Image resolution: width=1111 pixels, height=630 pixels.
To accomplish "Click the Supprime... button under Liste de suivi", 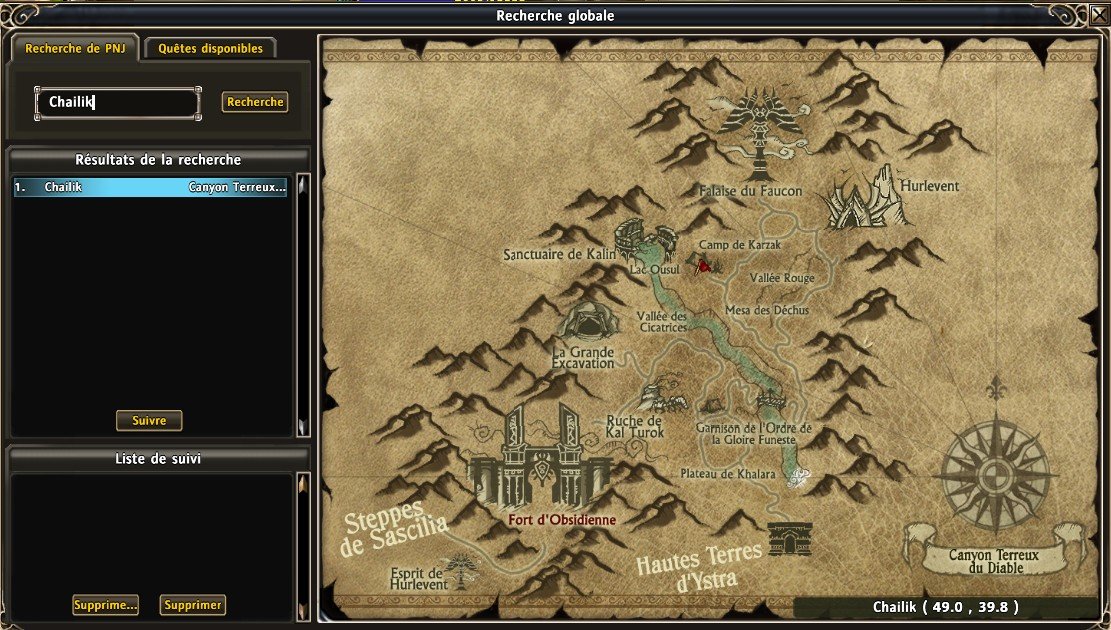I will click(x=105, y=605).
